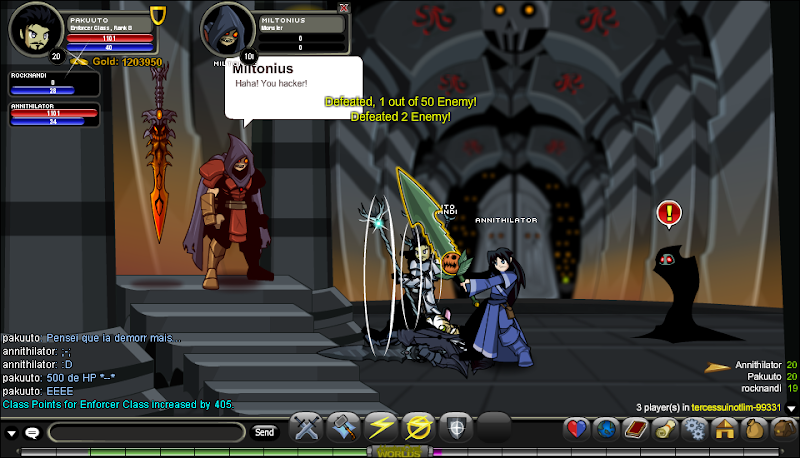800x458 pixels.
Task: Activate the hammer skill
Action: pyautogui.click(x=342, y=428)
